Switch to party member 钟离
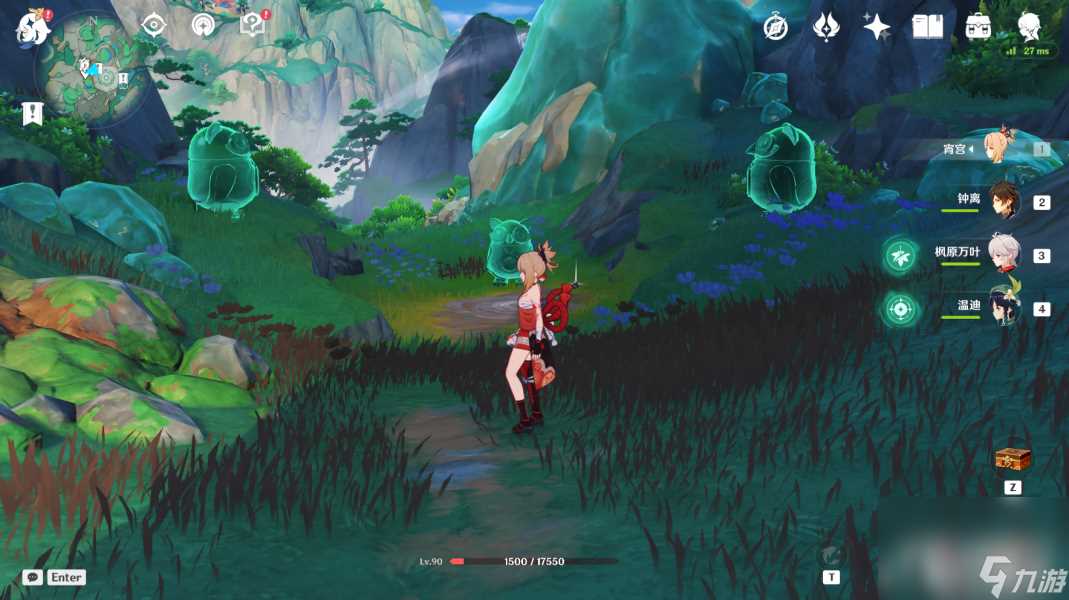Image resolution: width=1069 pixels, height=600 pixels. coord(1003,201)
